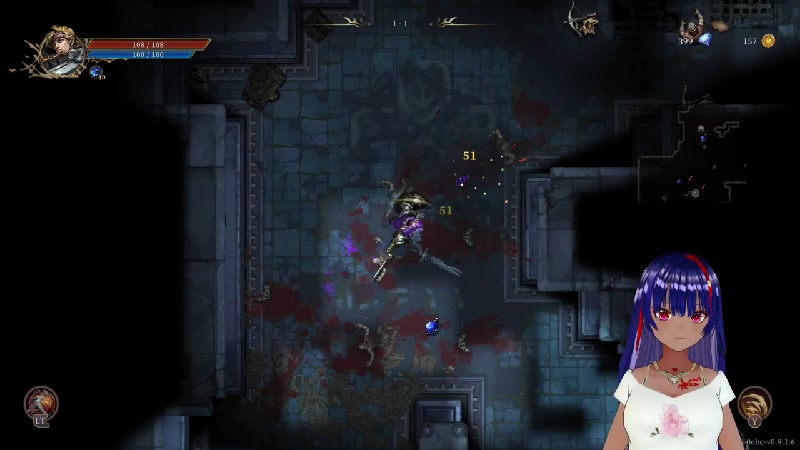Click the gold coin currency icon
The image size is (800, 450).
point(768,41)
